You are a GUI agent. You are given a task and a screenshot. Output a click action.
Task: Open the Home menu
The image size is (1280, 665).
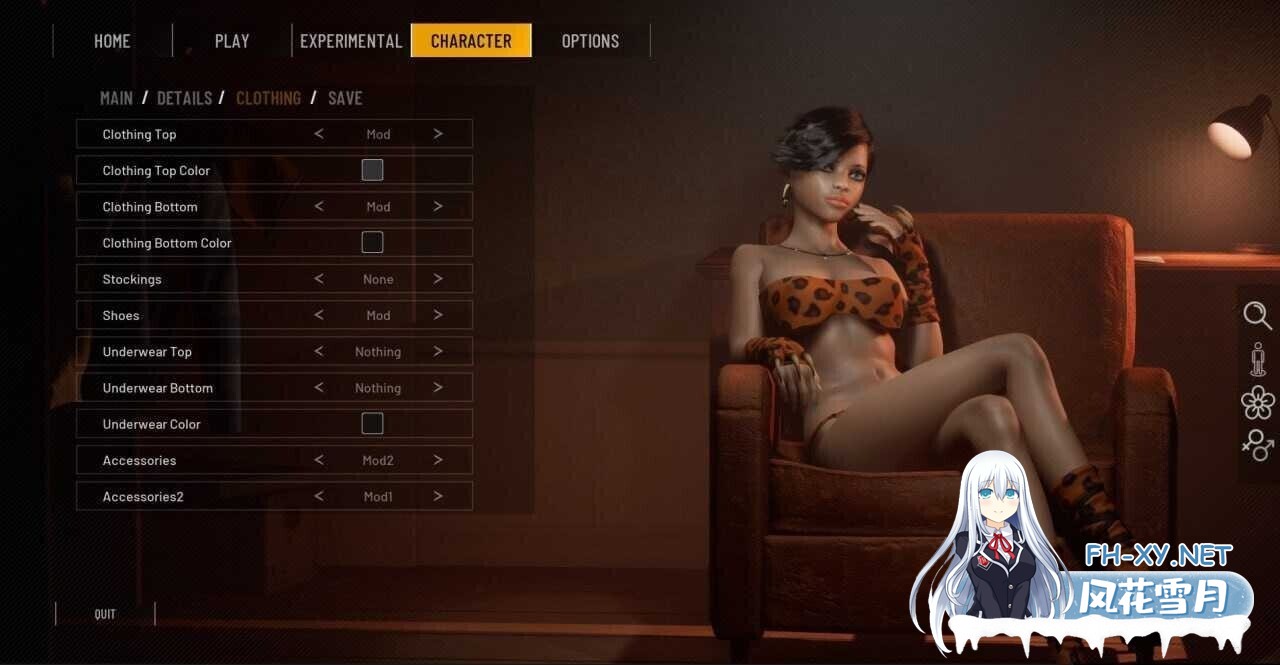(112, 41)
